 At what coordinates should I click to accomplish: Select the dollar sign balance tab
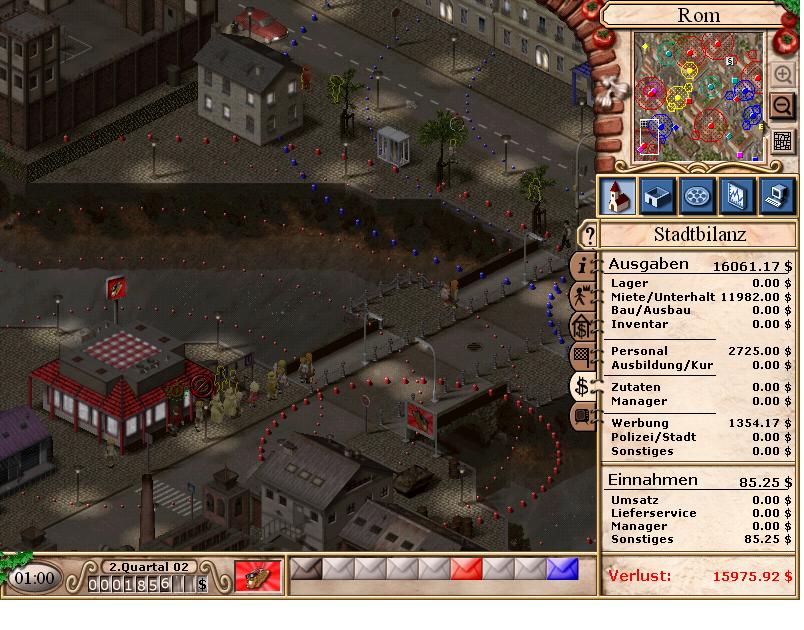(582, 386)
